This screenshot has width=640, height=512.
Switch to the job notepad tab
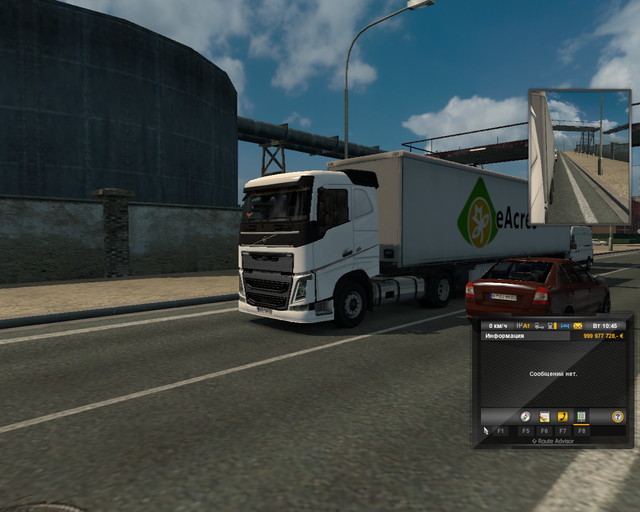pyautogui.click(x=544, y=416)
